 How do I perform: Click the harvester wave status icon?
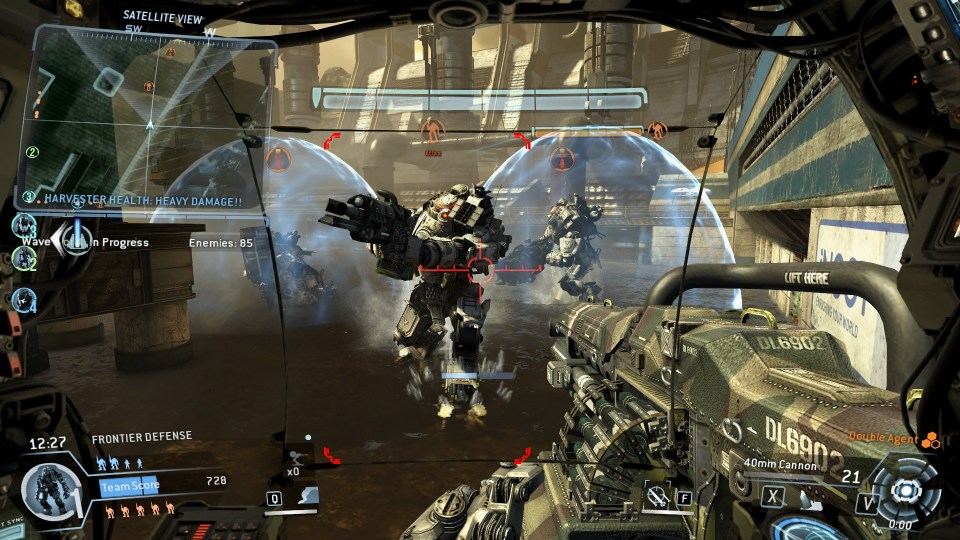[x=72, y=237]
